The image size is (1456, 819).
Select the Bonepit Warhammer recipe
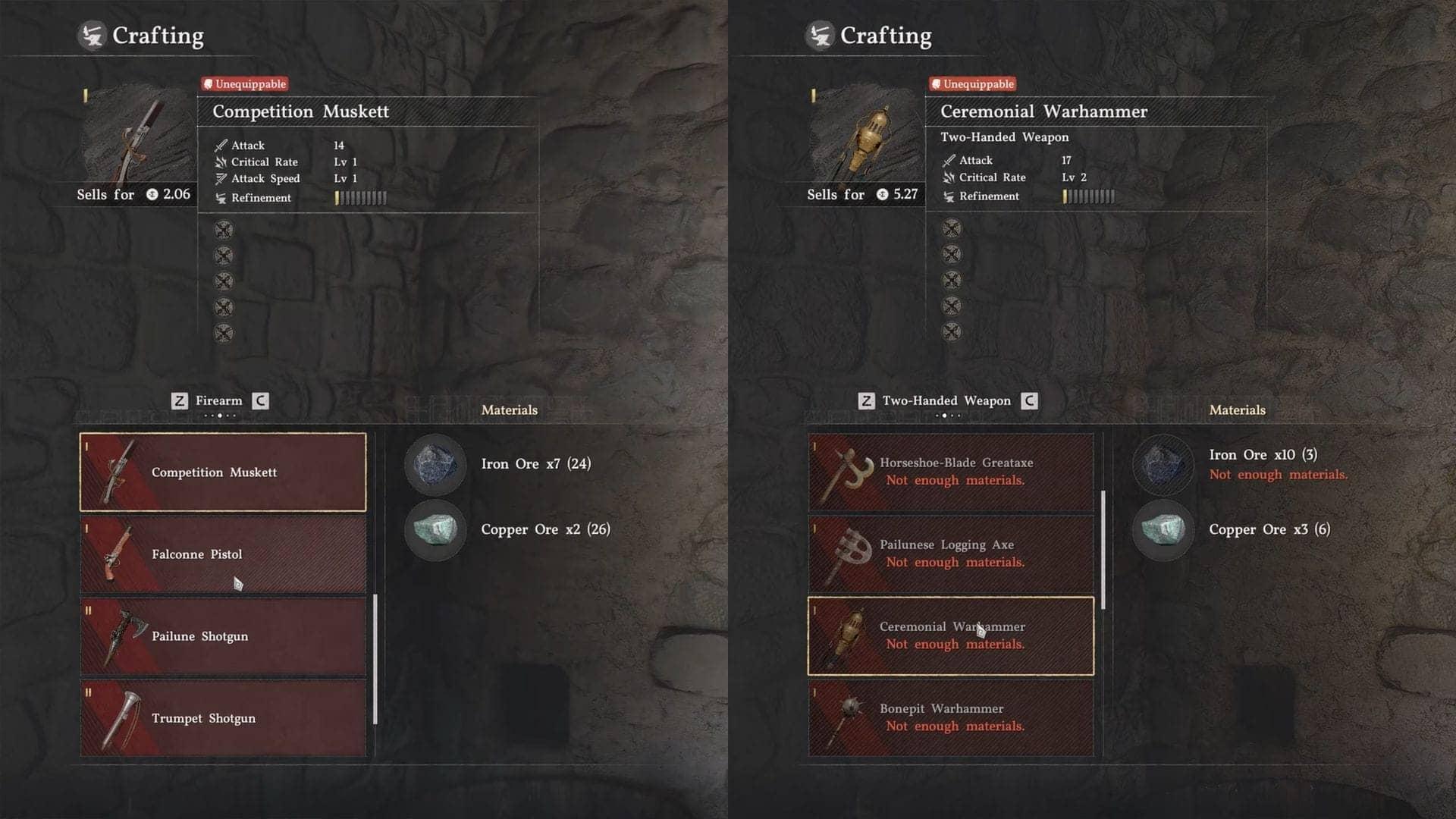click(950, 717)
